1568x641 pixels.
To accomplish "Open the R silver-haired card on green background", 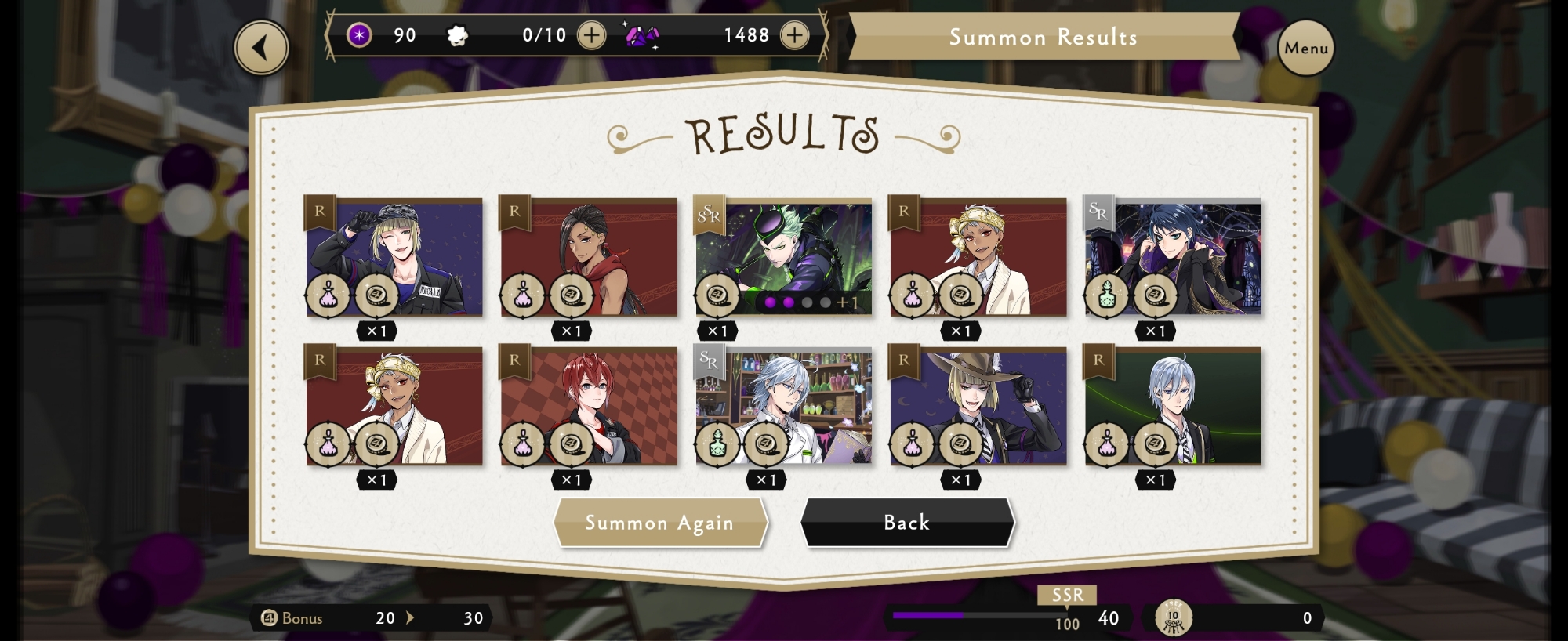I will tap(1173, 406).
